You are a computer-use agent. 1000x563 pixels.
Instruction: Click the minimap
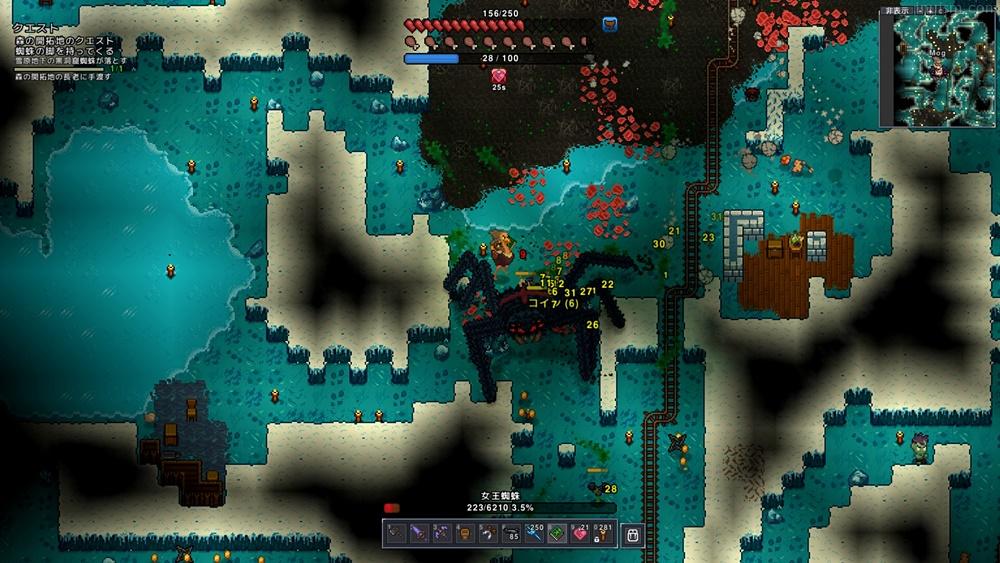coord(939,70)
